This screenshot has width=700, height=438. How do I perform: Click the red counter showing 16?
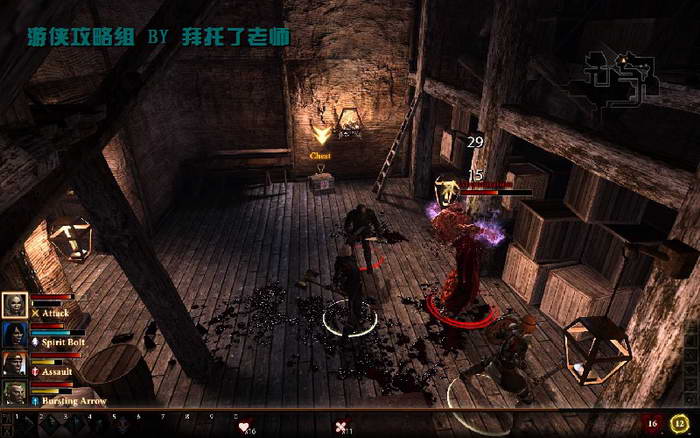[x=652, y=425]
